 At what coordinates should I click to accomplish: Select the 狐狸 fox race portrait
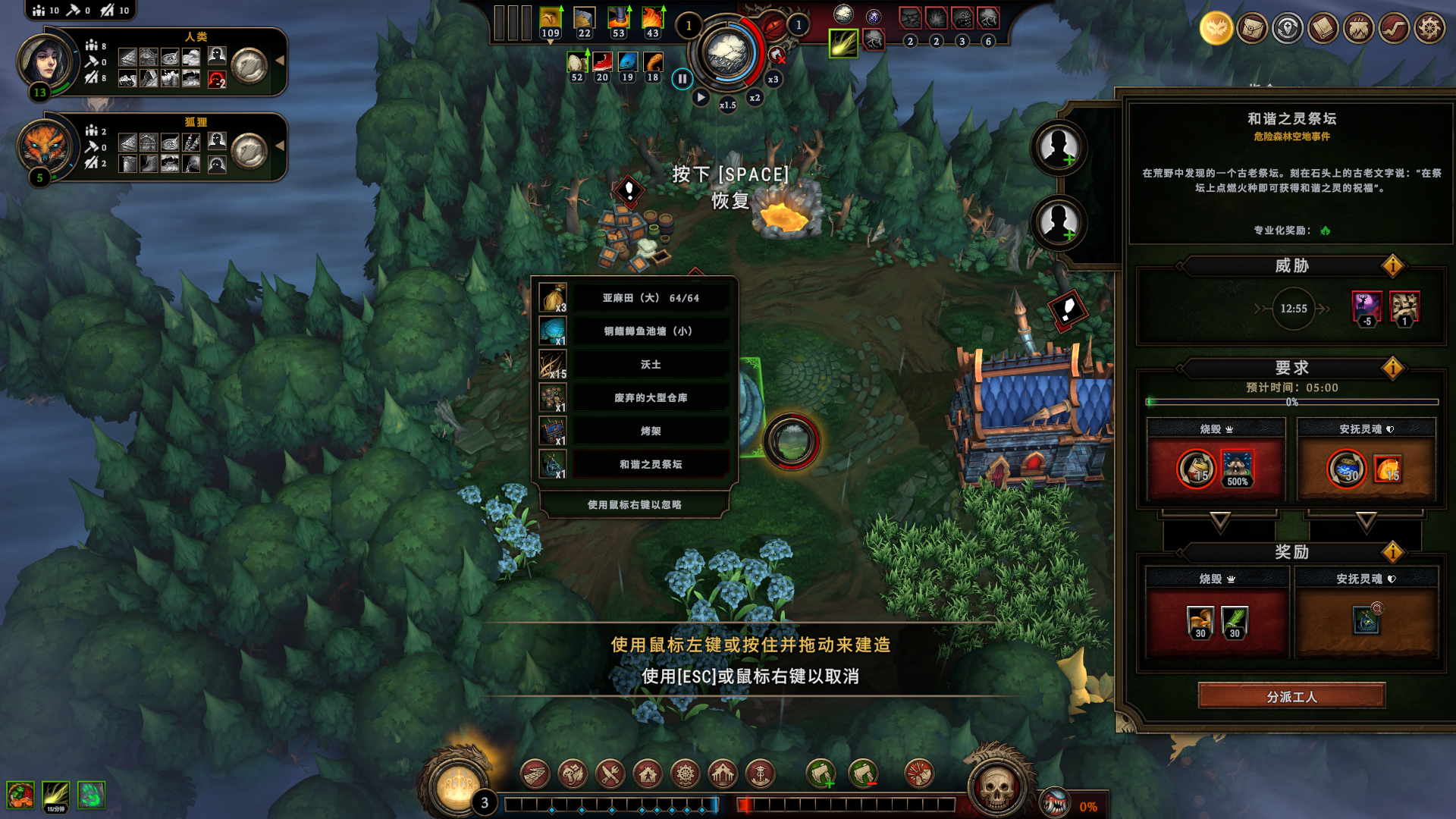coord(44,146)
